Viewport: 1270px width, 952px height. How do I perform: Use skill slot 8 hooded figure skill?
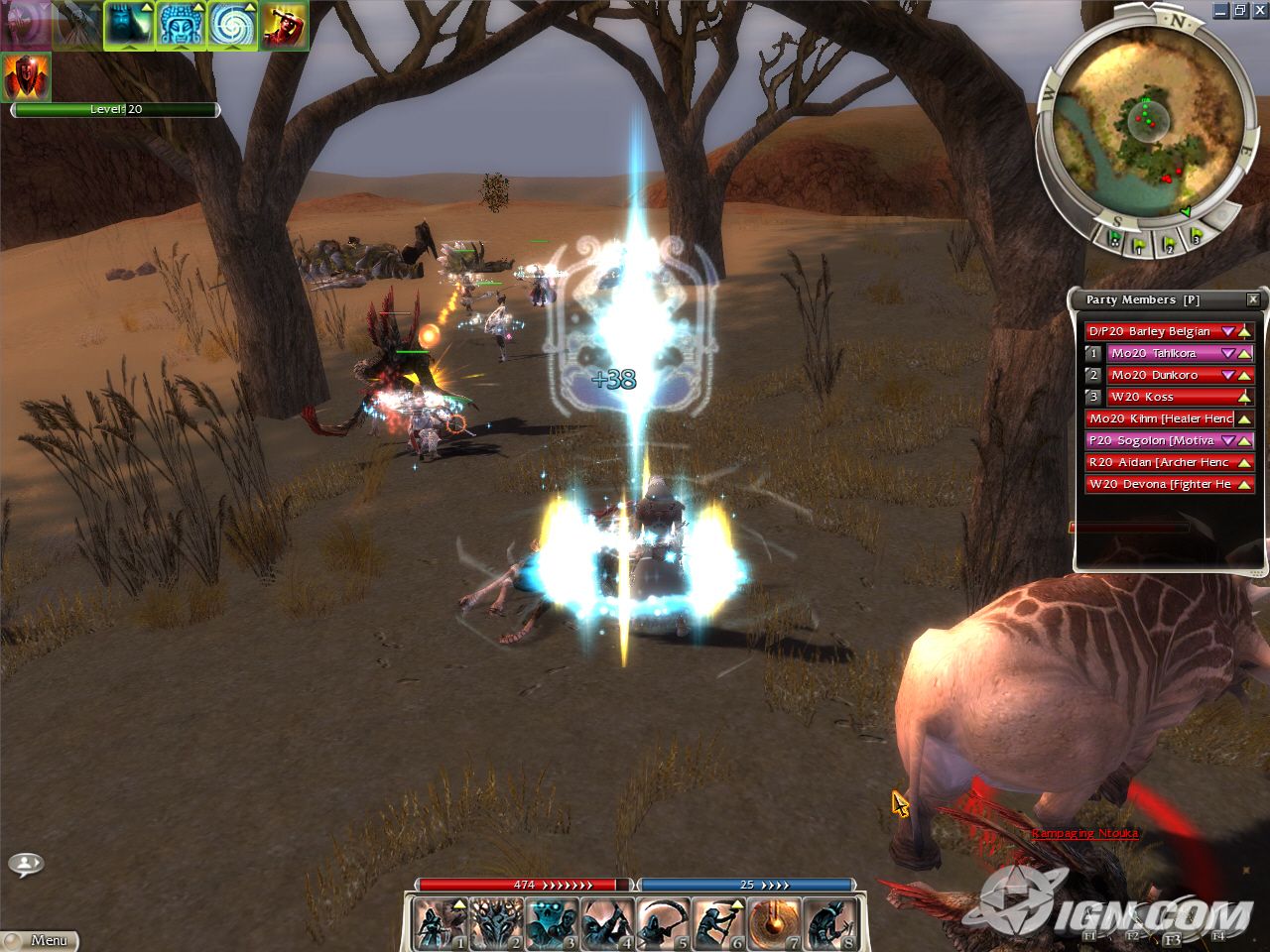[x=830, y=923]
